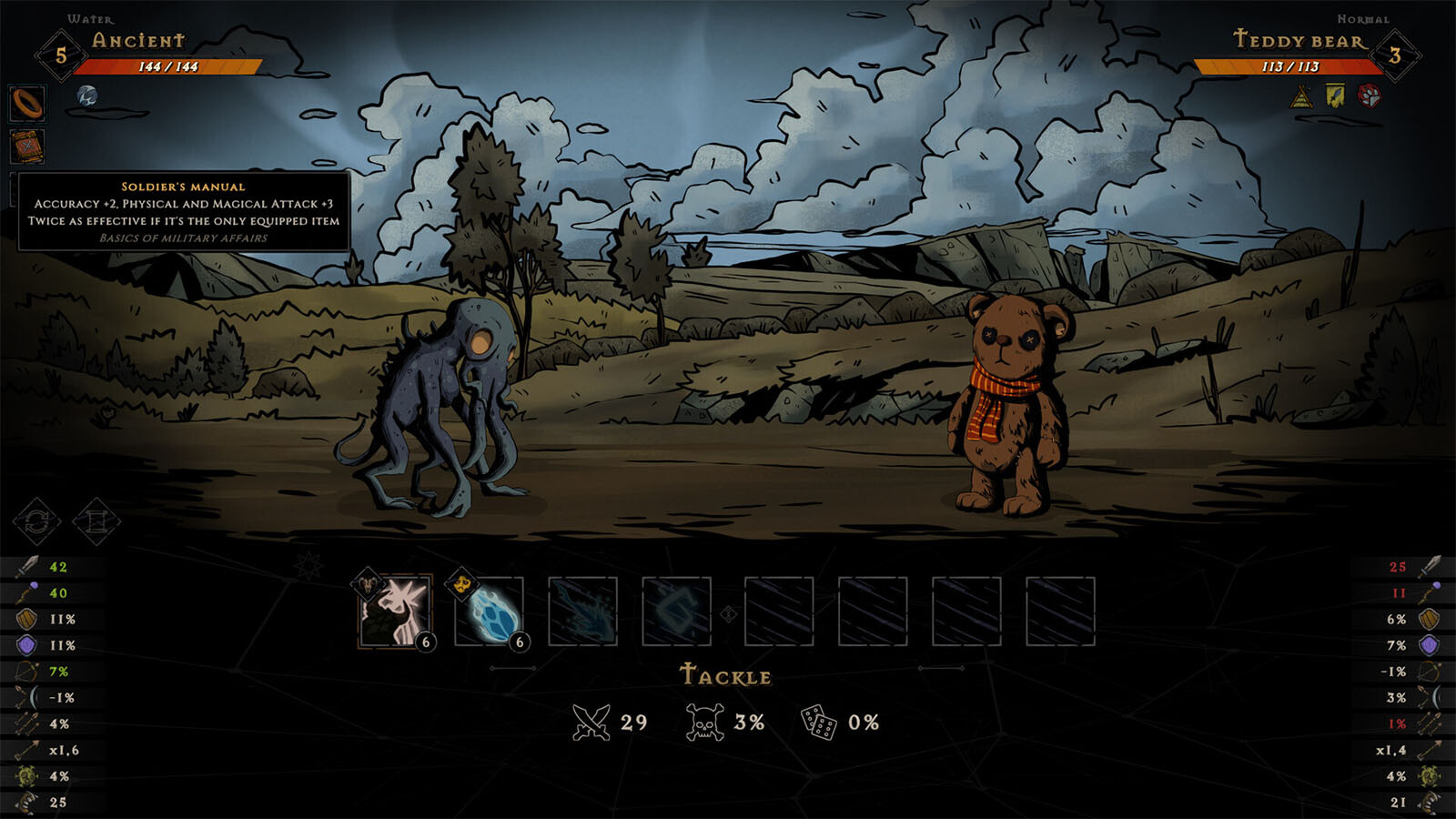
Task: Inspect the swirling water status icon
Action: (87, 96)
